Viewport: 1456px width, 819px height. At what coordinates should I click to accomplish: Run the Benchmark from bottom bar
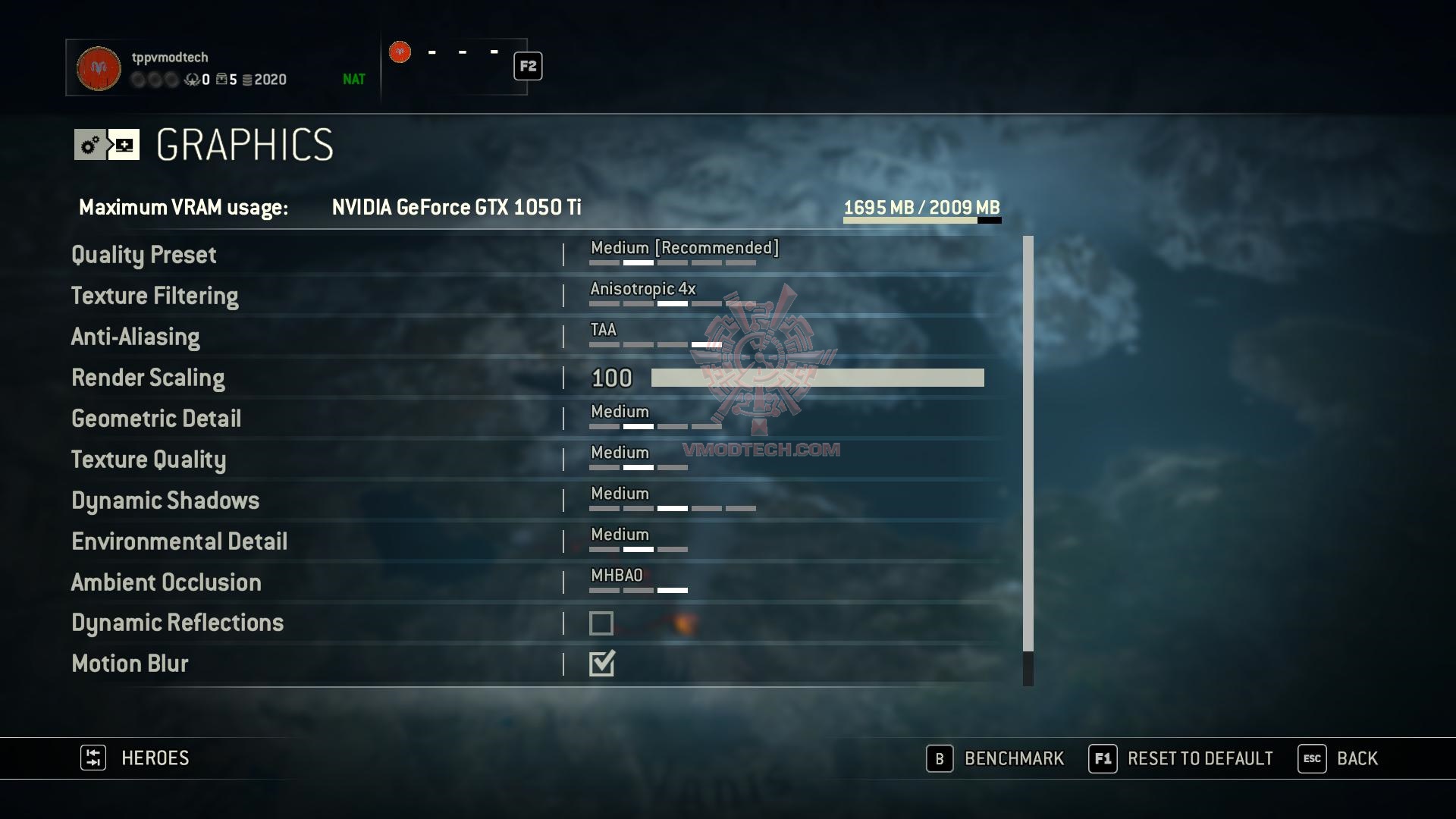(996, 758)
